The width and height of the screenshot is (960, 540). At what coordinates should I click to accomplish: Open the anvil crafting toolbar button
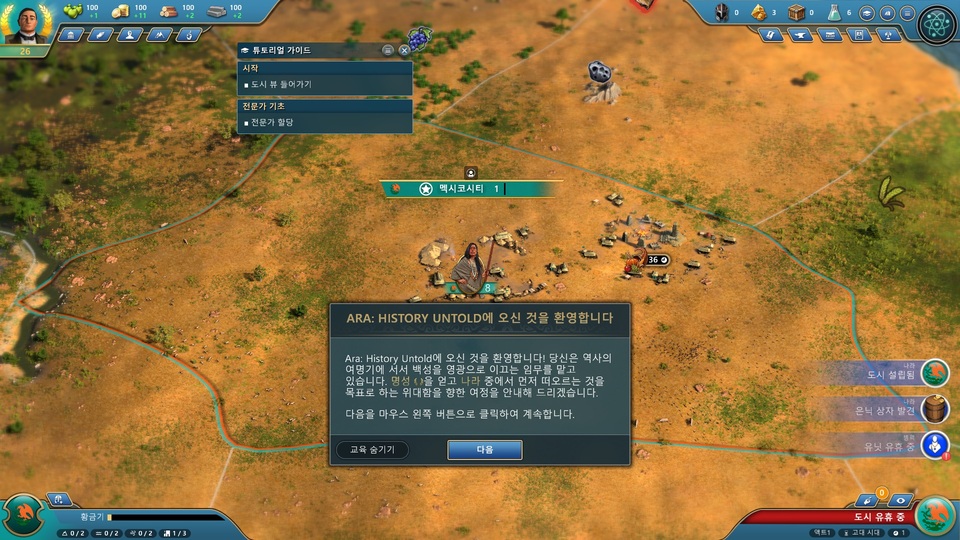point(800,35)
